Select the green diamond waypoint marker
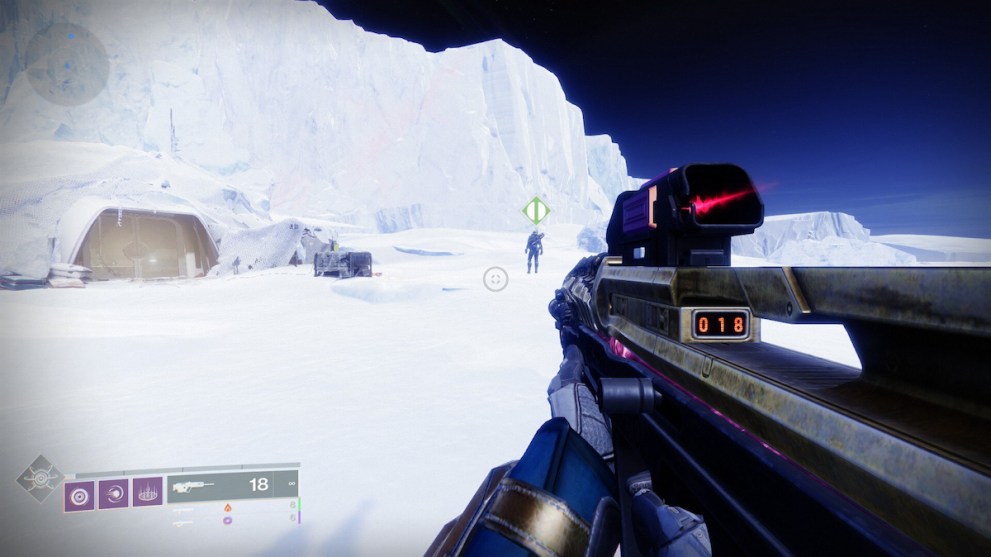Viewport: 991px width, 557px height. (x=536, y=211)
